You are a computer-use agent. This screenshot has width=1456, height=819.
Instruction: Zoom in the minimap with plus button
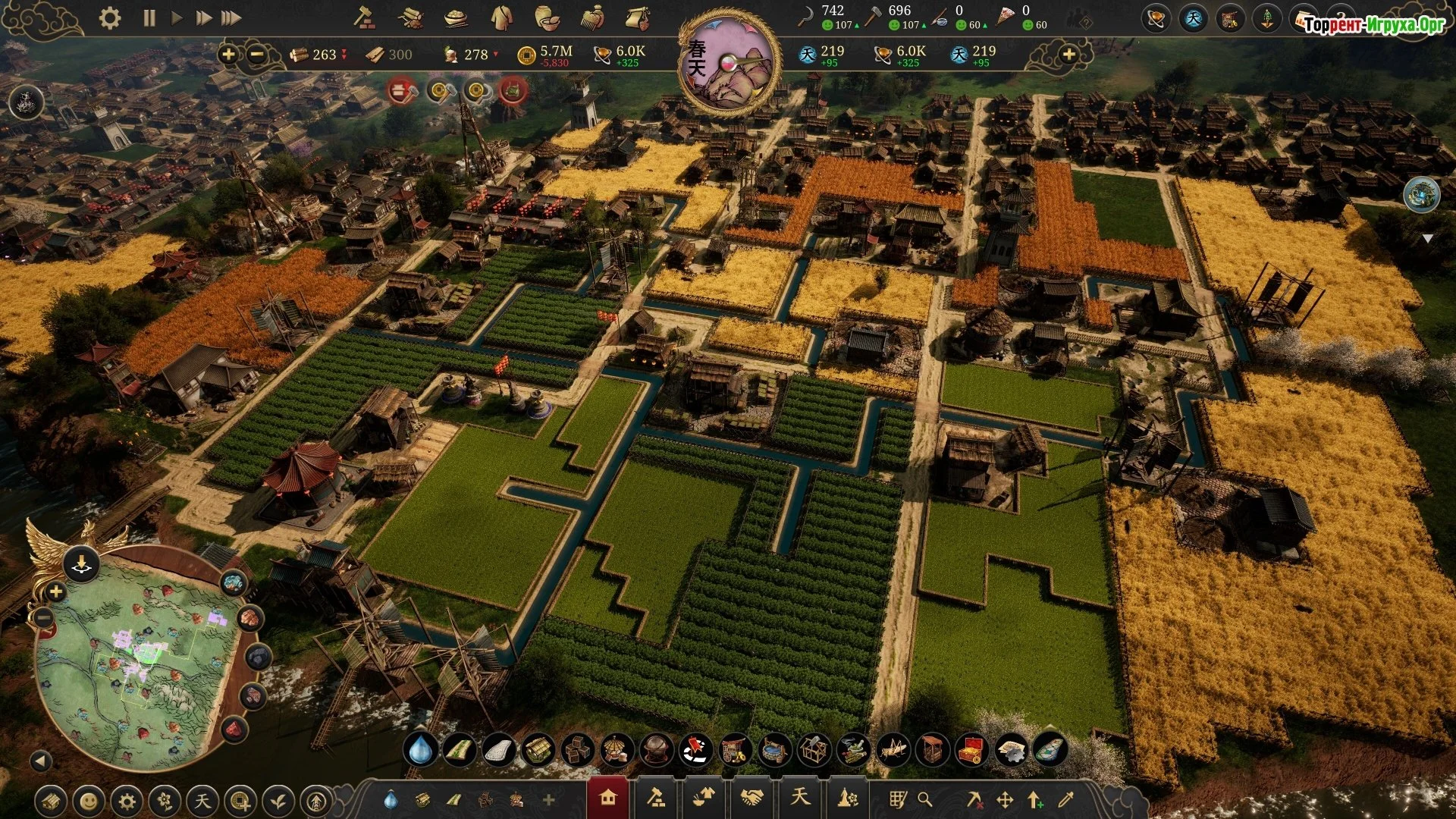pyautogui.click(x=55, y=591)
